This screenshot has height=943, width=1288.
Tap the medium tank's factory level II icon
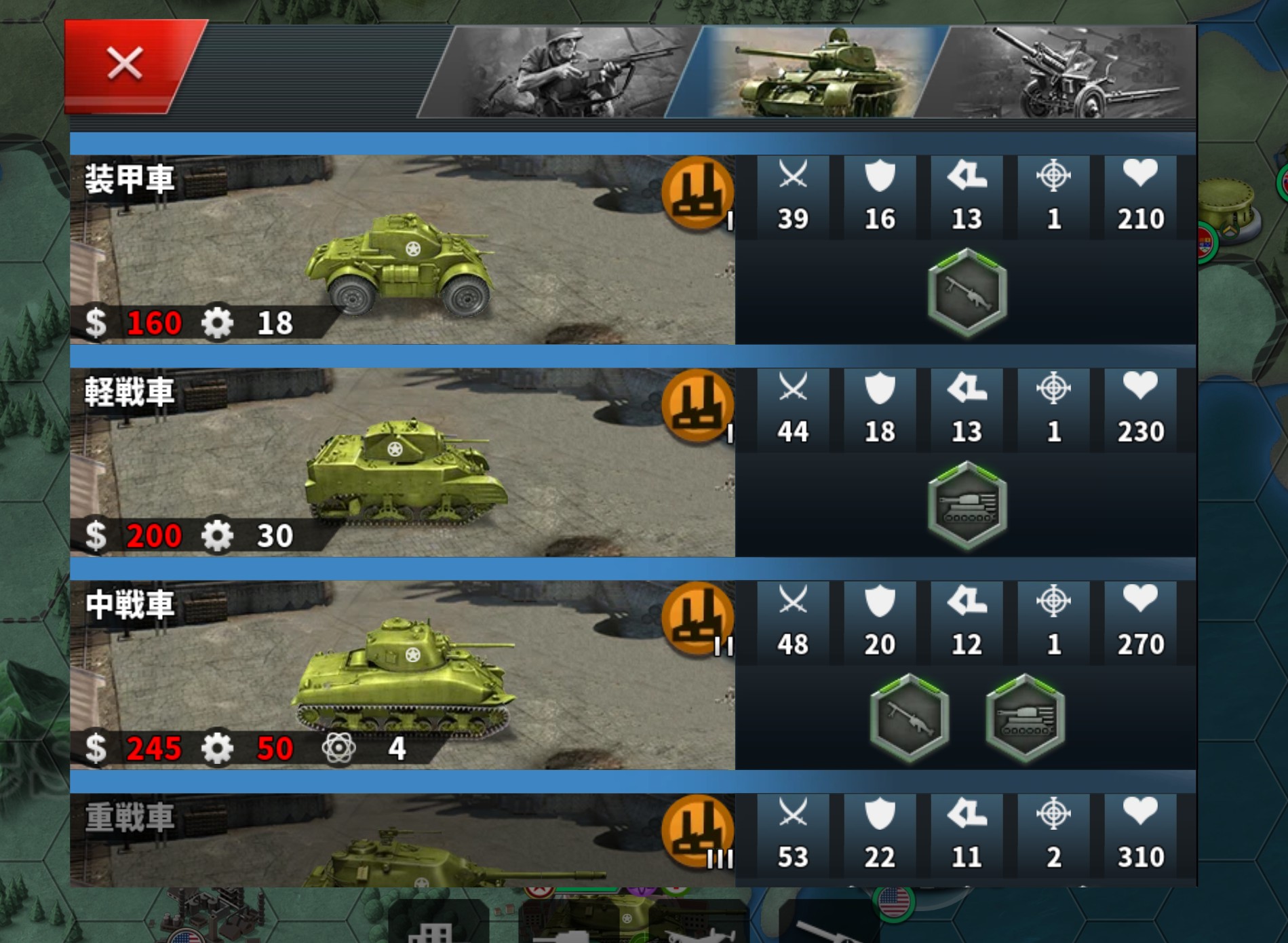point(697,618)
